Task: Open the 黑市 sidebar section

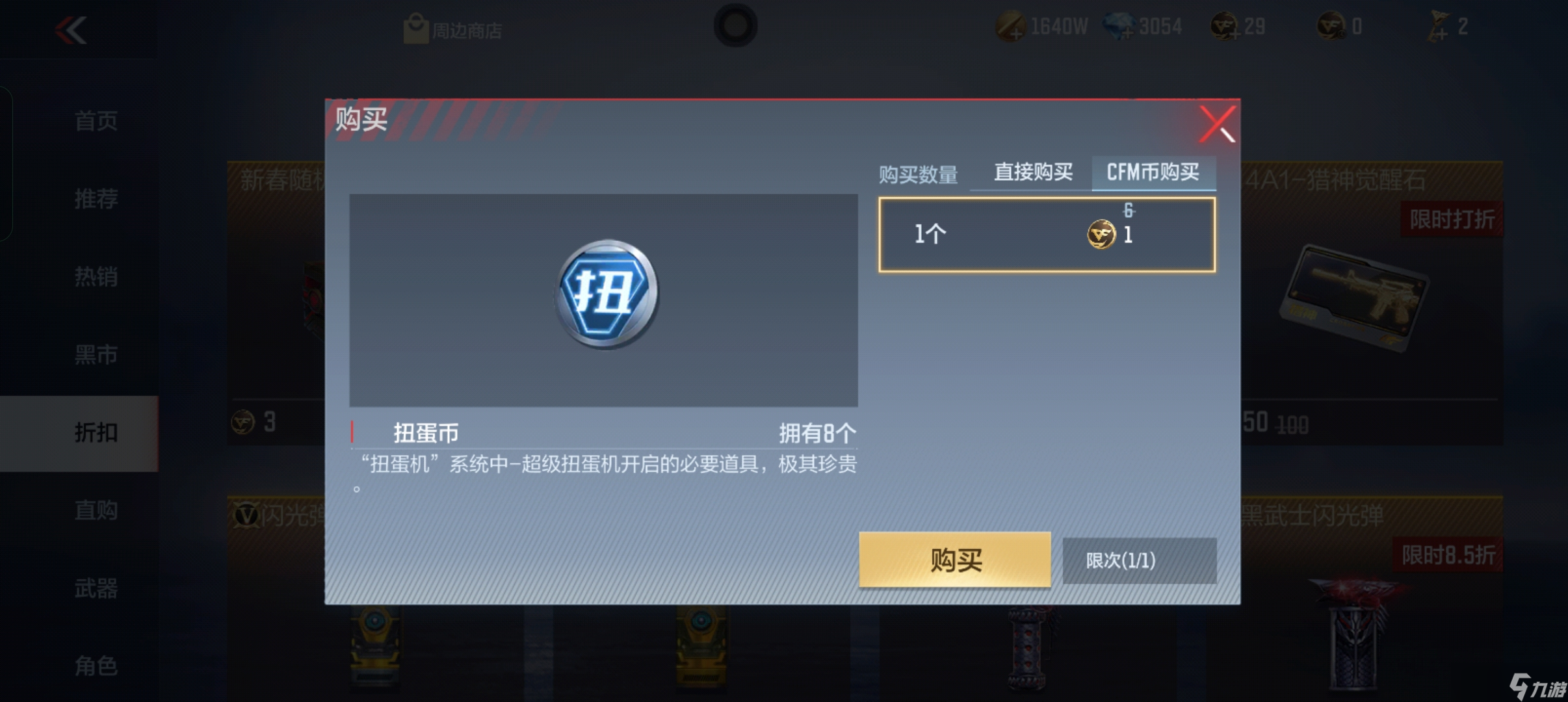Action: click(98, 355)
